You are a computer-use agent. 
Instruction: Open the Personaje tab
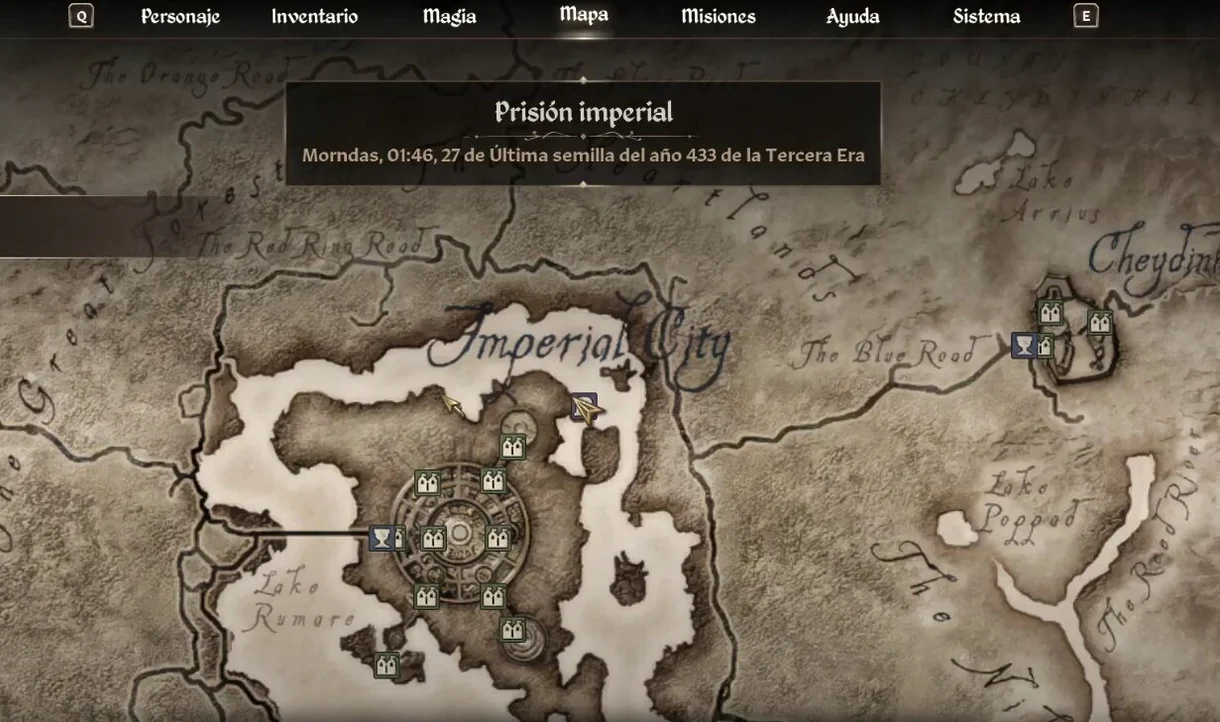point(180,17)
